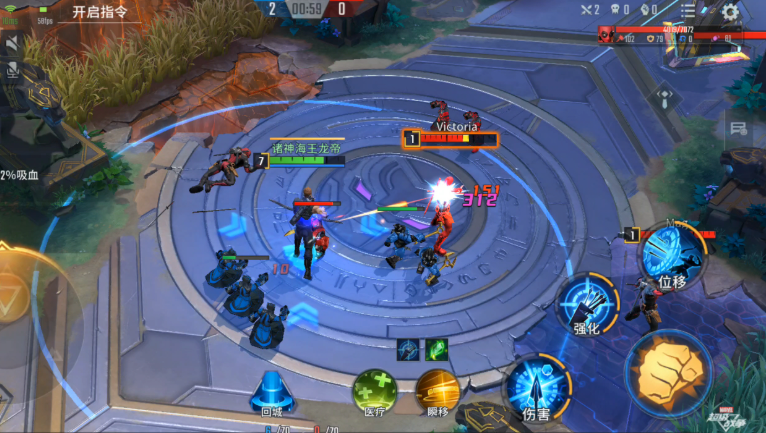
Task: Activate the 回城 recall button
Action: pyautogui.click(x=271, y=390)
